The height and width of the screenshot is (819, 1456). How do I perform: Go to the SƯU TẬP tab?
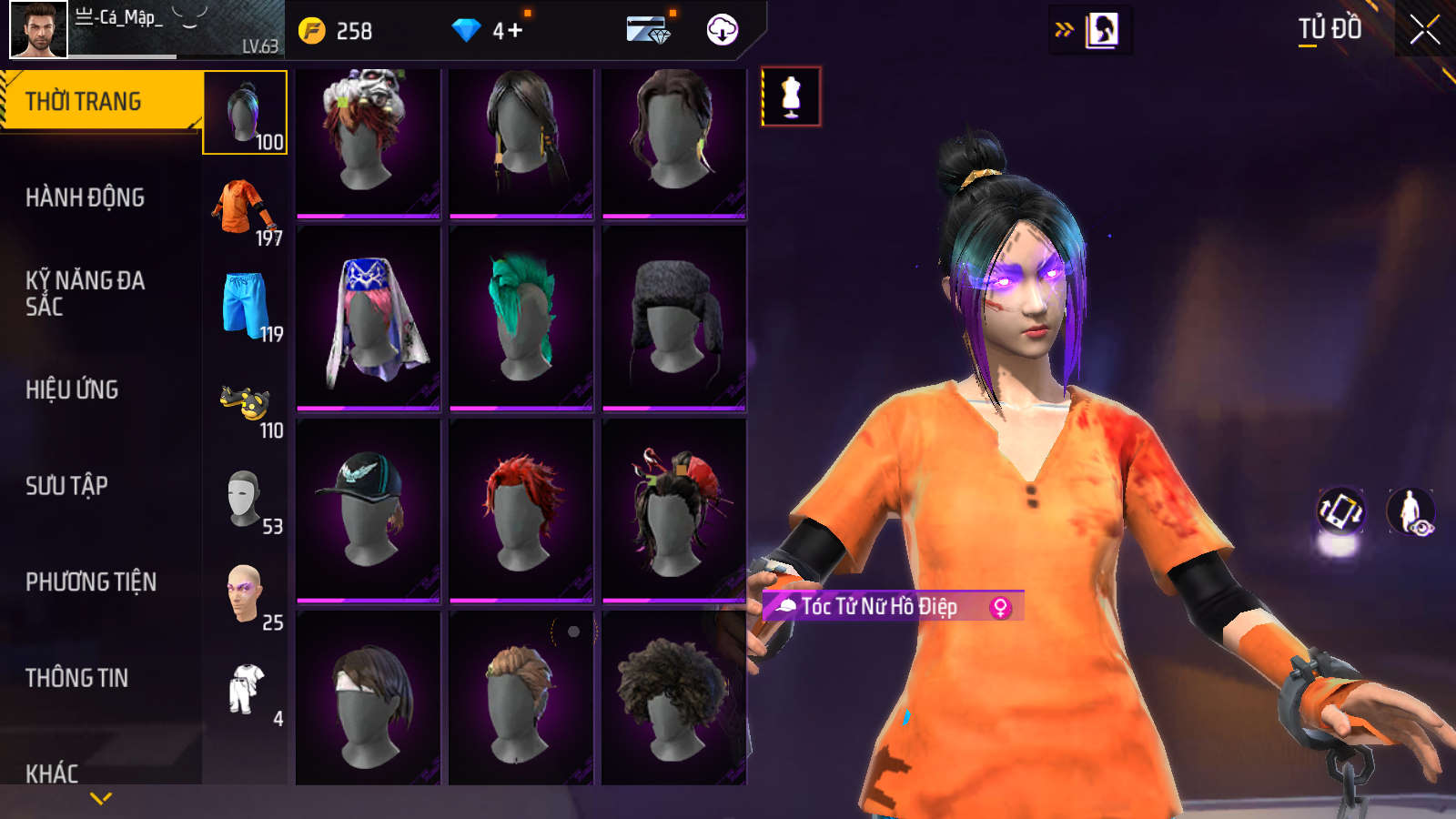(66, 486)
